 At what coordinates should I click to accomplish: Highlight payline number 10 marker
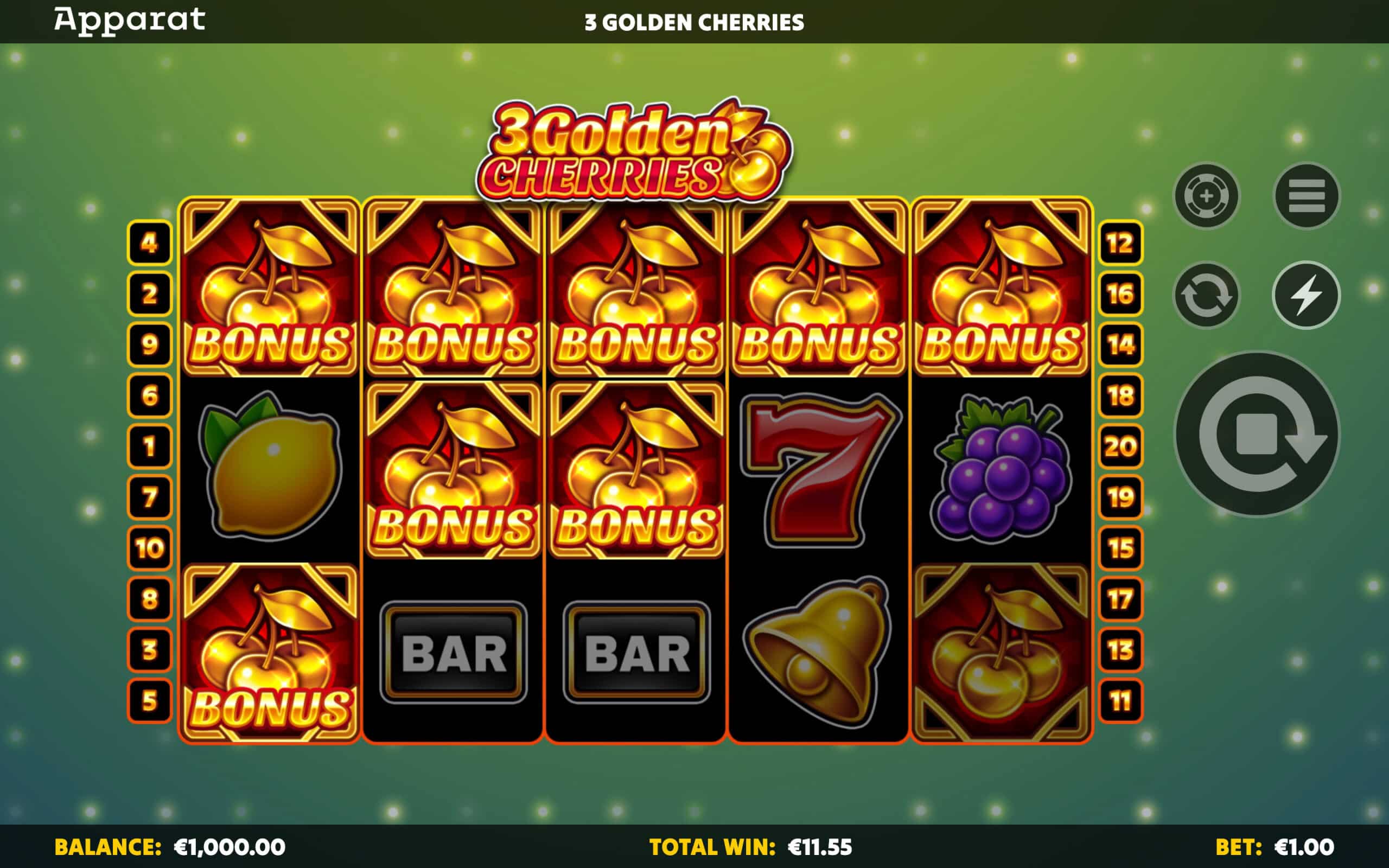[149, 548]
